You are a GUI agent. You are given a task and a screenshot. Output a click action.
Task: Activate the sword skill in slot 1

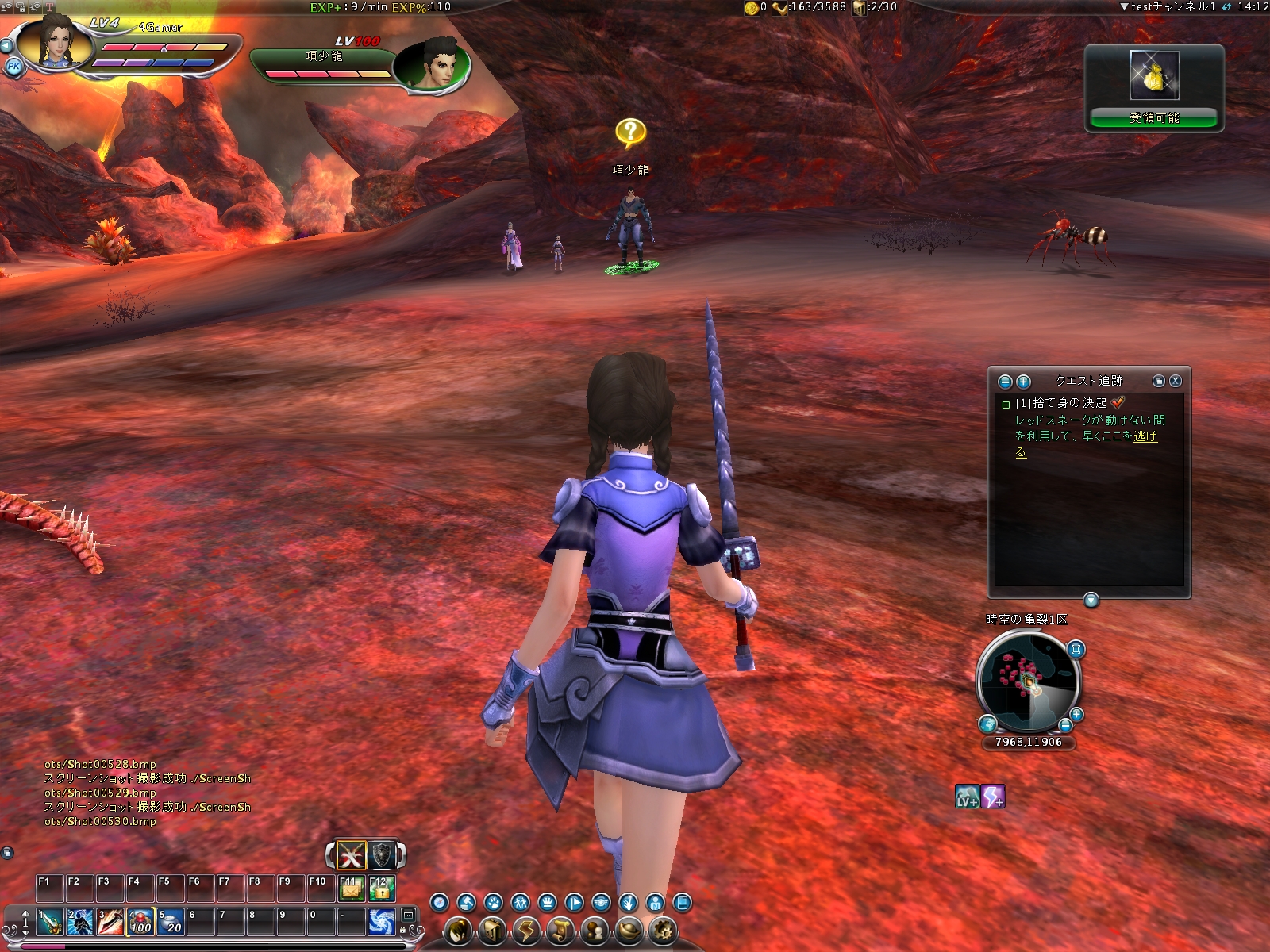(49, 922)
